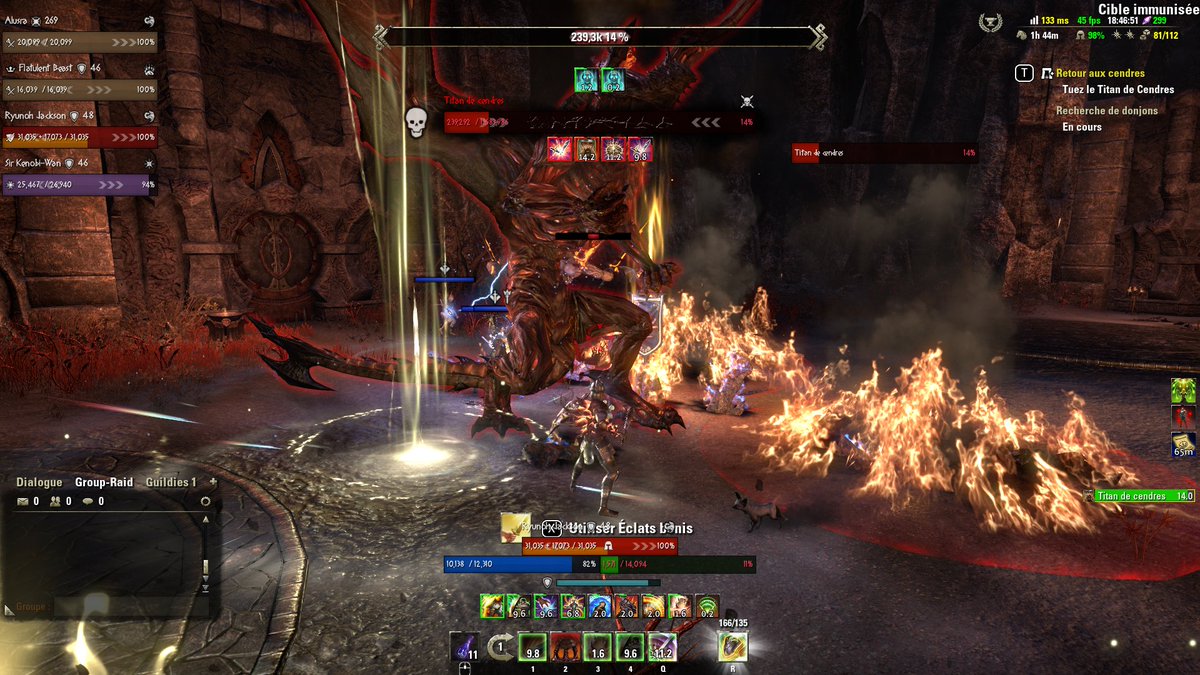The height and width of the screenshot is (675, 1200).
Task: Open chat options gear icon
Action: click(205, 501)
